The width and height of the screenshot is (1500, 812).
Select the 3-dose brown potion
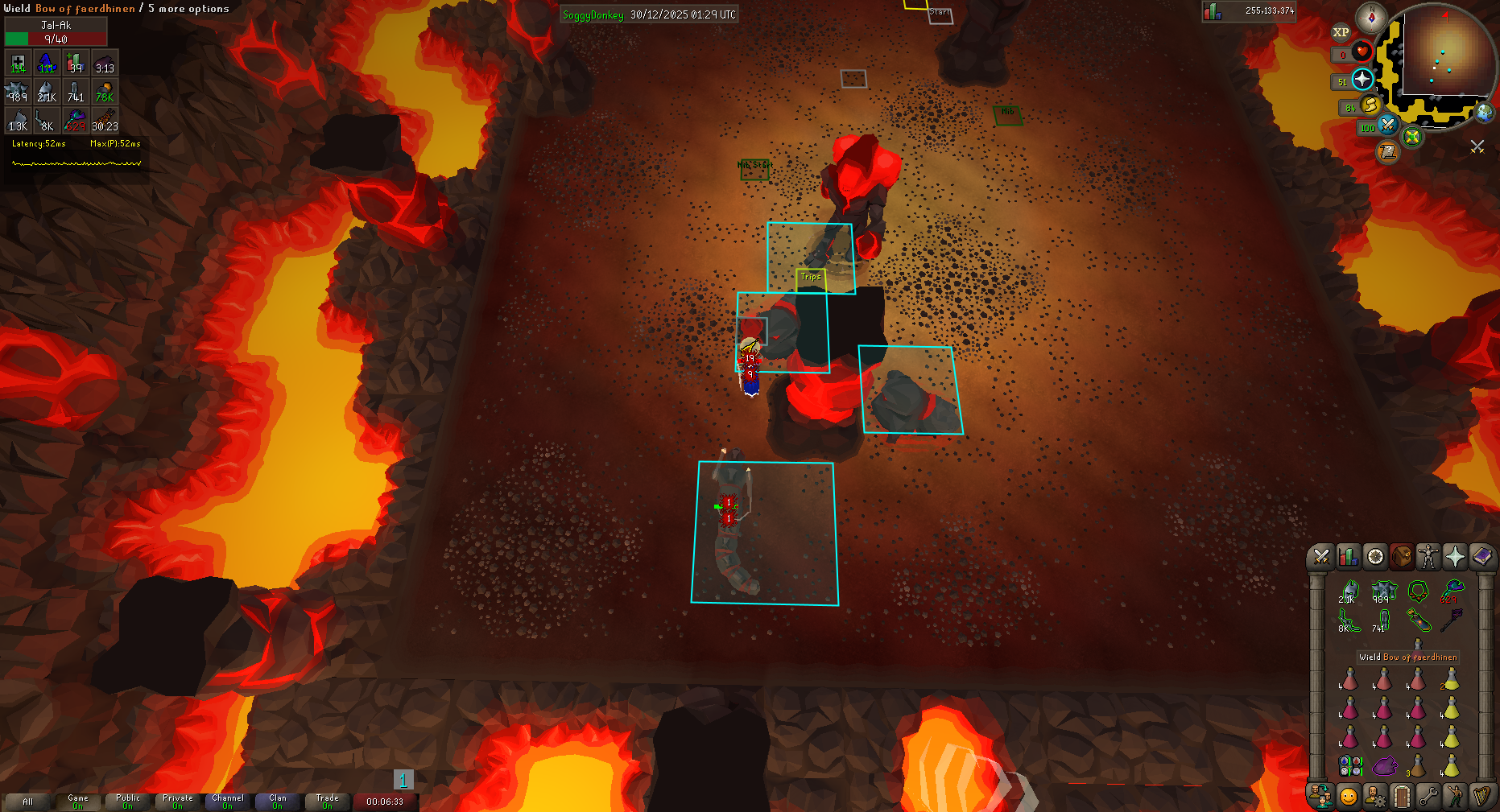tap(1417, 765)
